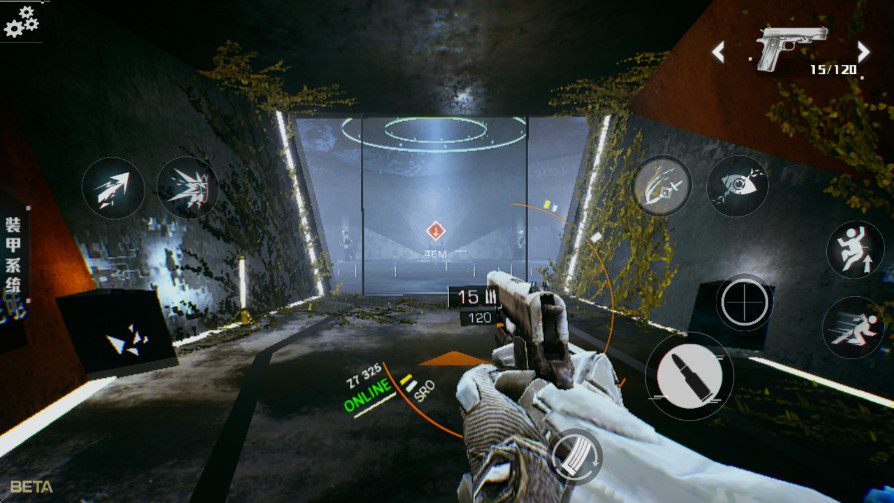The height and width of the screenshot is (503, 894).
Task: Activate the blade slash ability
Action: coord(662,186)
